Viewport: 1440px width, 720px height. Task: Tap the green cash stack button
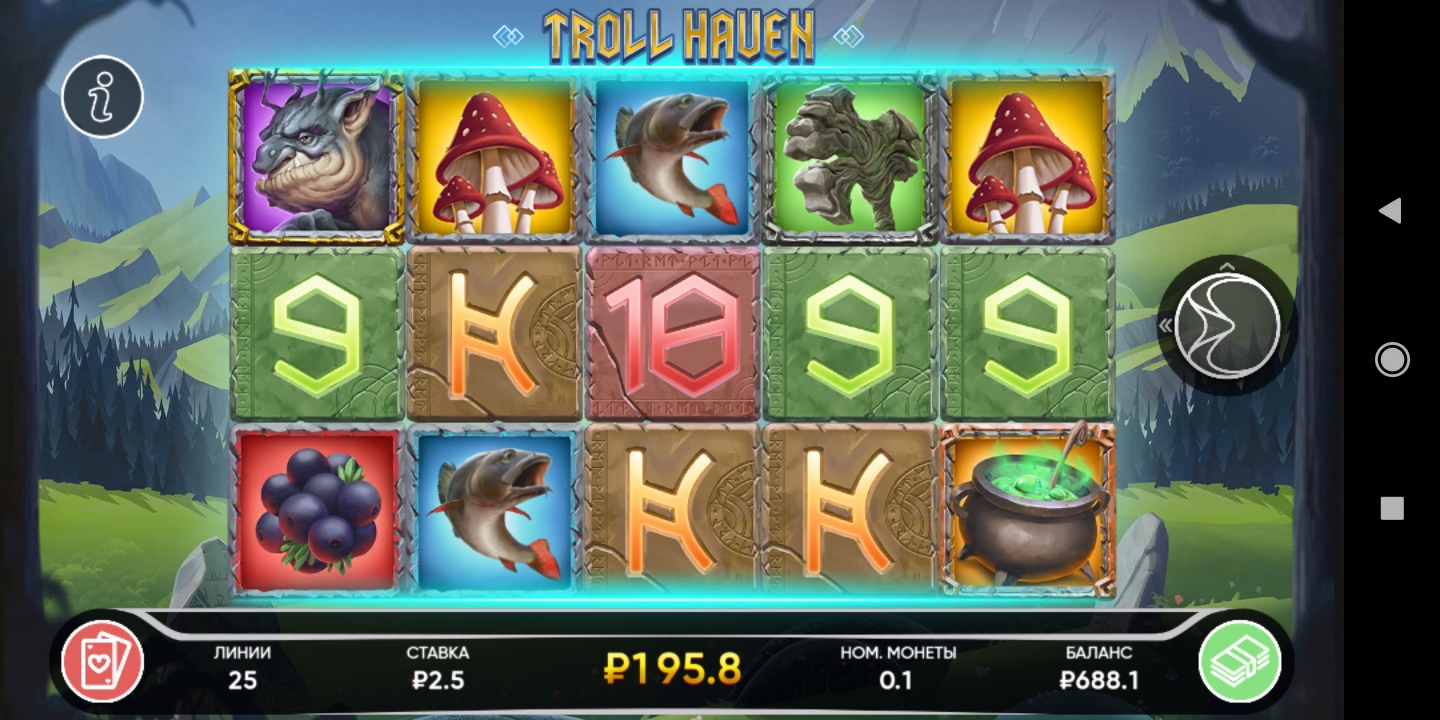pyautogui.click(x=1240, y=661)
